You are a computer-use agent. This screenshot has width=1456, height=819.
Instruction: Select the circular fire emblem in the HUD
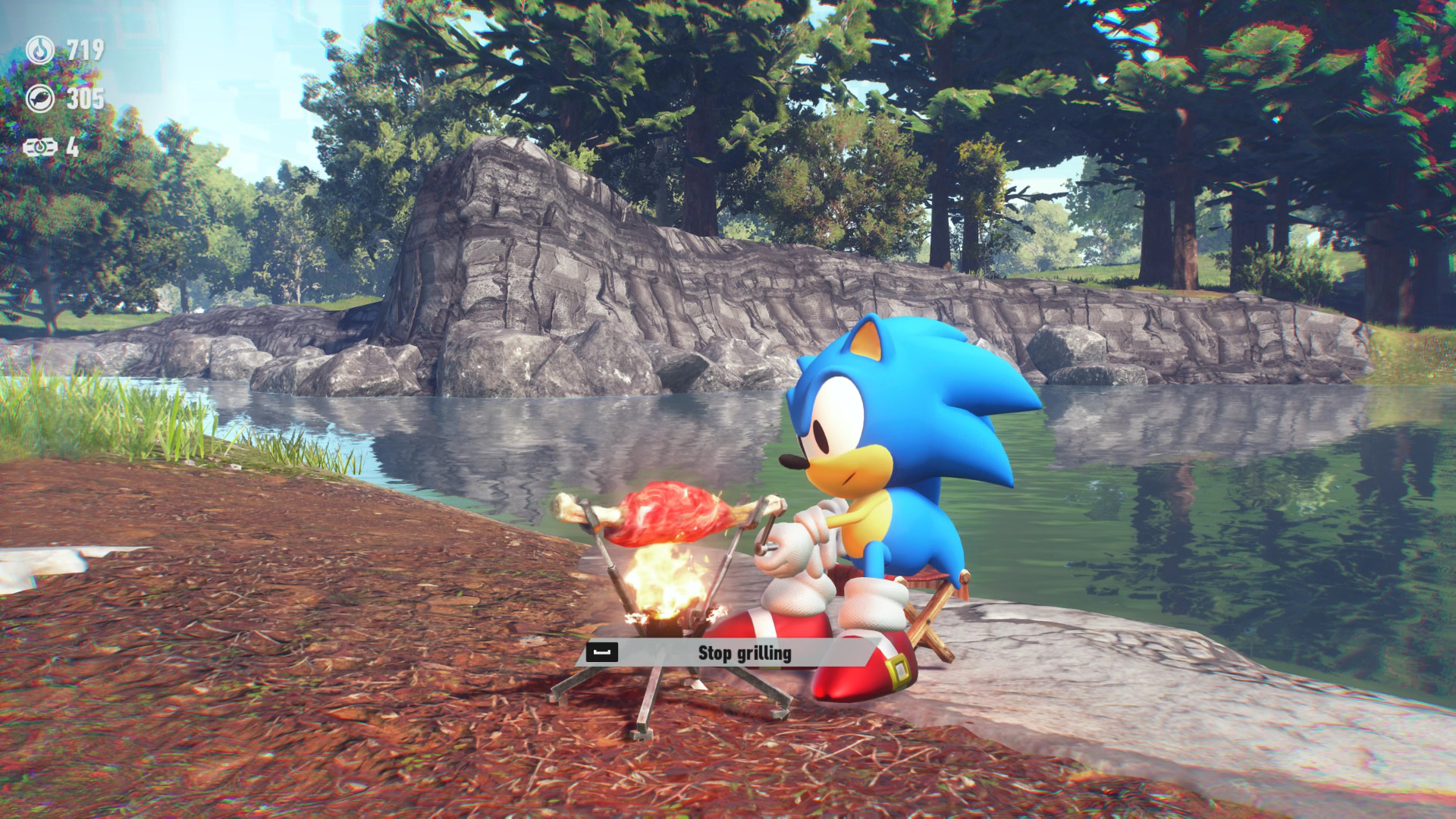click(42, 48)
